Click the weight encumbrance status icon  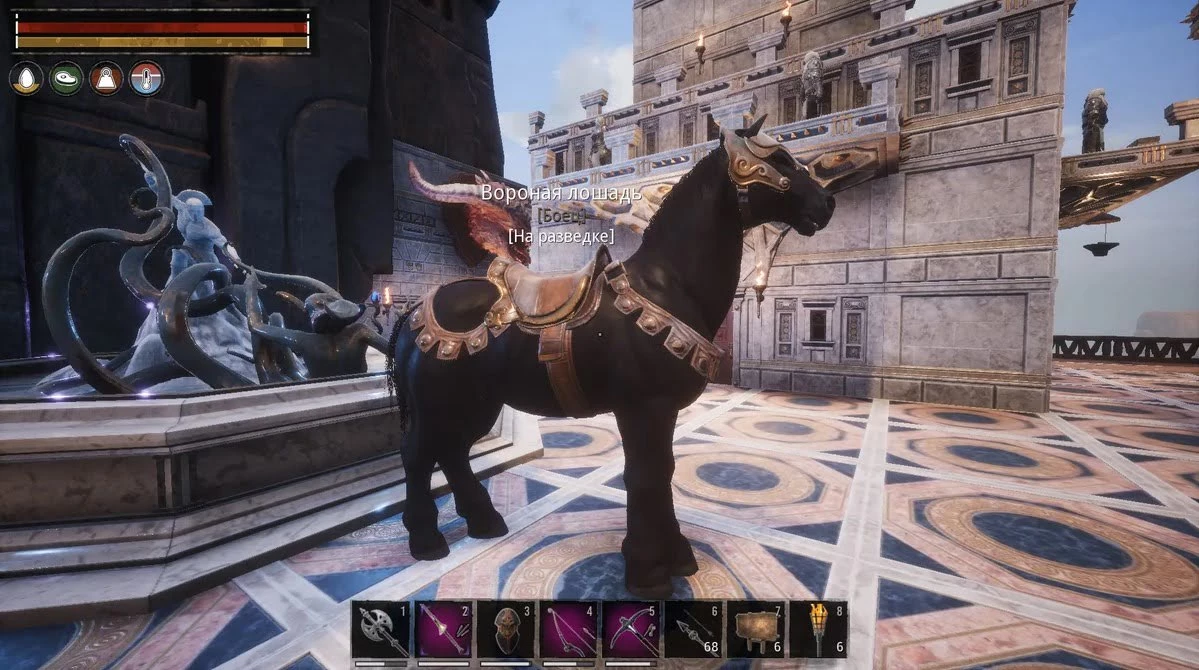pos(106,78)
